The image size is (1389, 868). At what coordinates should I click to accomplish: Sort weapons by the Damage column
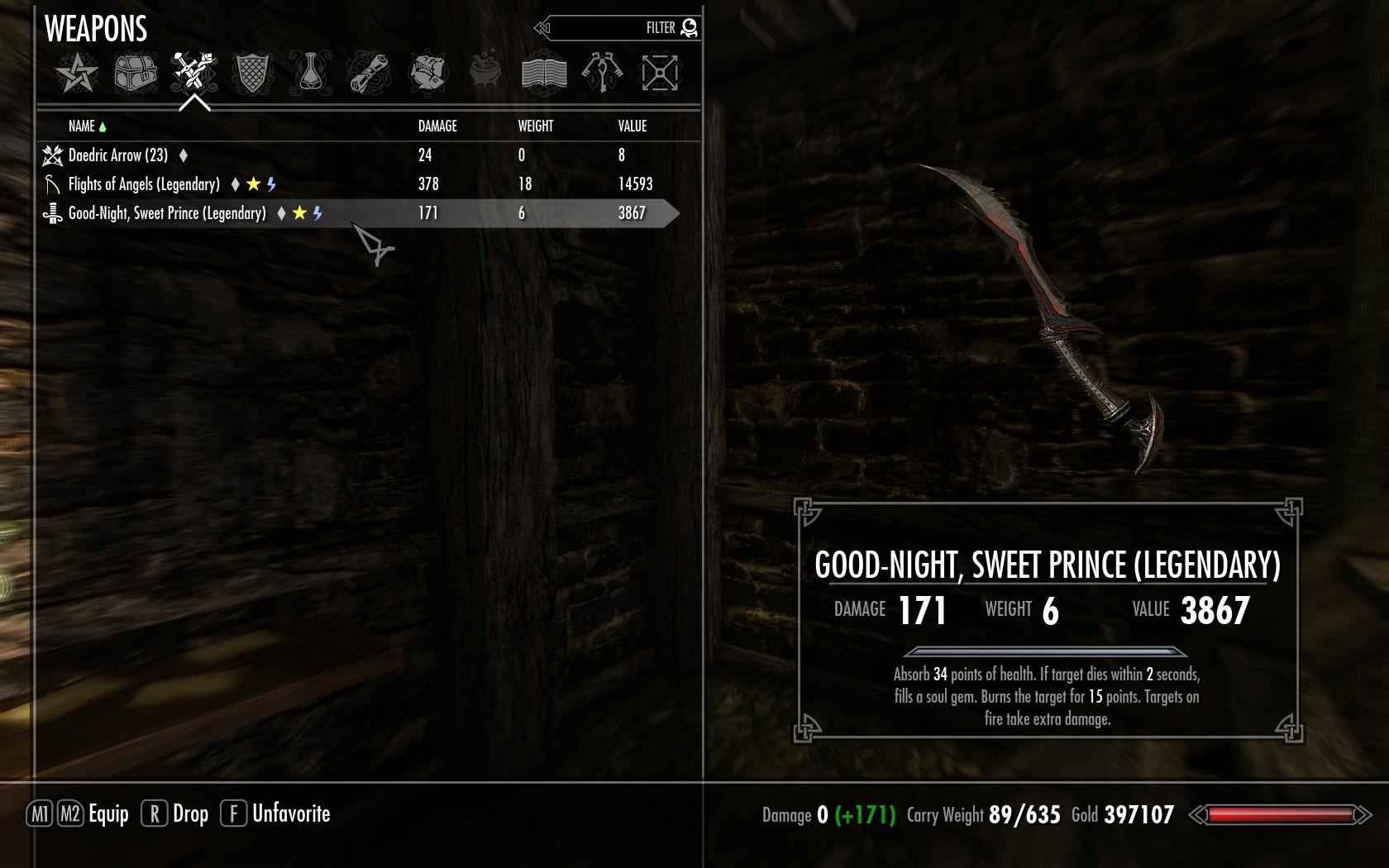coord(437,126)
